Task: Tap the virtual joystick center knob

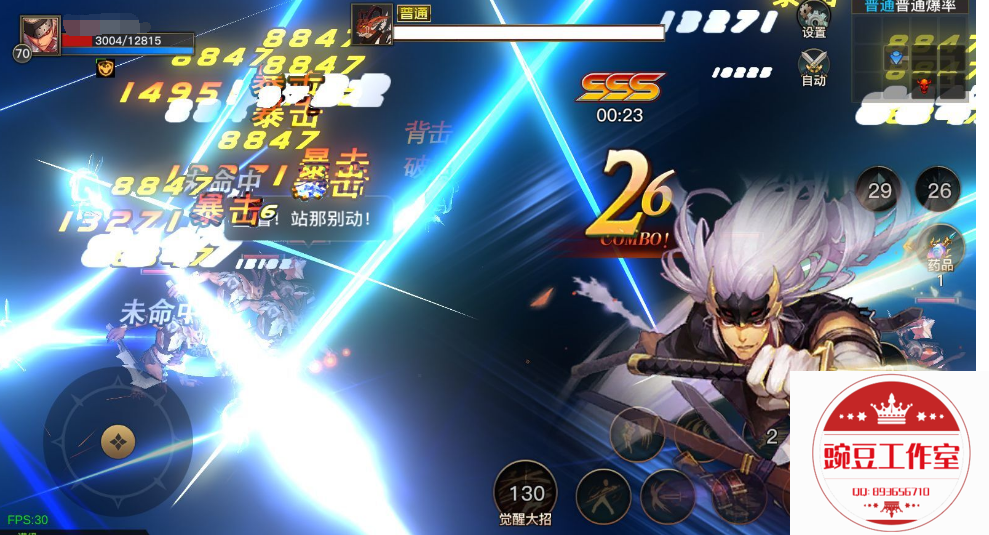Action: (118, 441)
